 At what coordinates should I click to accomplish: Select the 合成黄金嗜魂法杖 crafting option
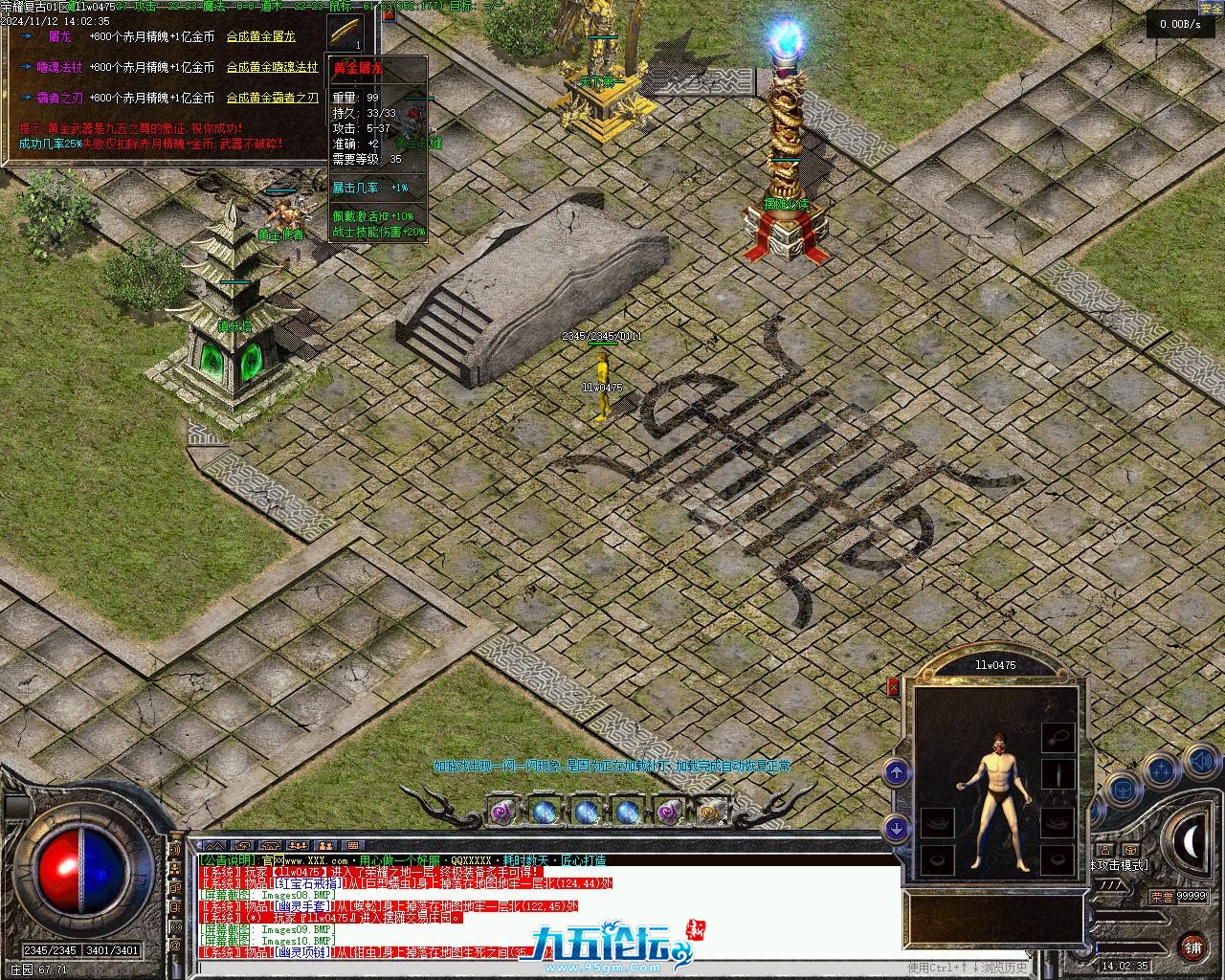(x=273, y=67)
